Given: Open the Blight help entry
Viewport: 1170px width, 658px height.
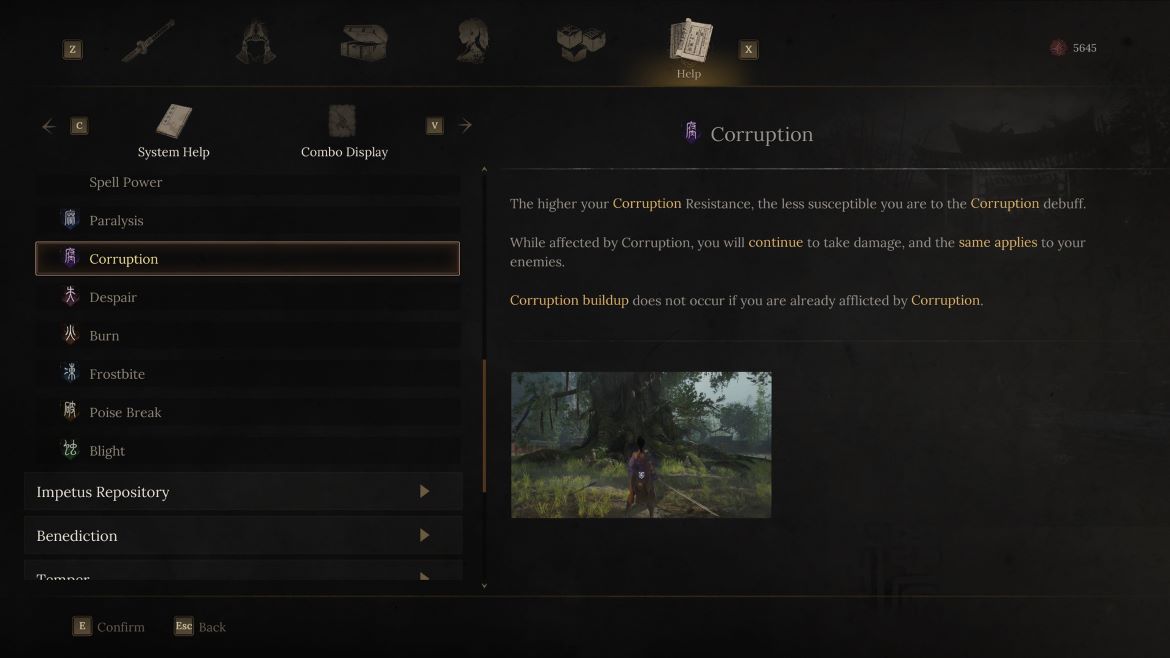Looking at the screenshot, I should (x=107, y=451).
